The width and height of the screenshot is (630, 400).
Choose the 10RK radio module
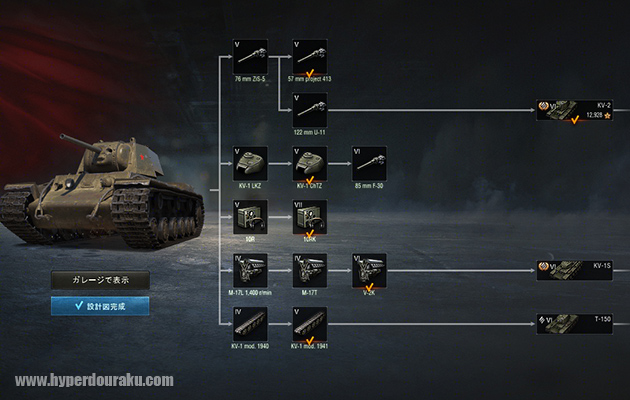click(x=310, y=217)
